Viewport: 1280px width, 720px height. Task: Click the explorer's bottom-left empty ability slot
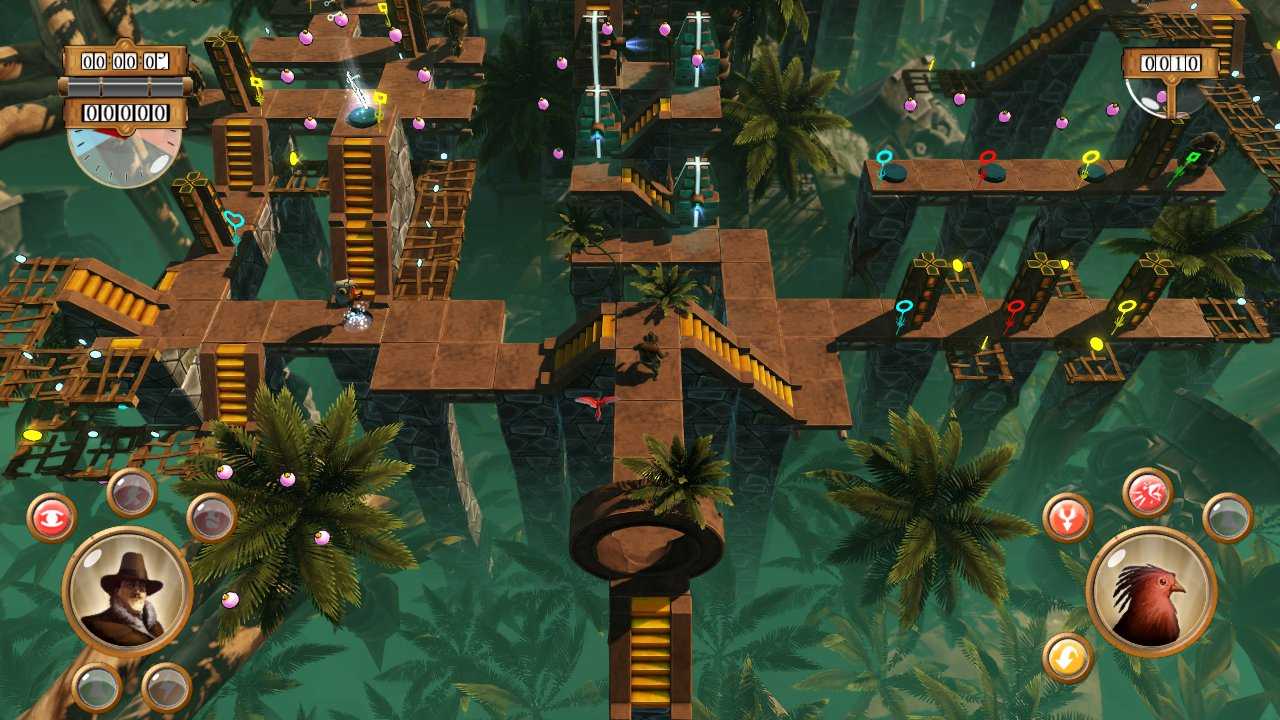point(97,685)
